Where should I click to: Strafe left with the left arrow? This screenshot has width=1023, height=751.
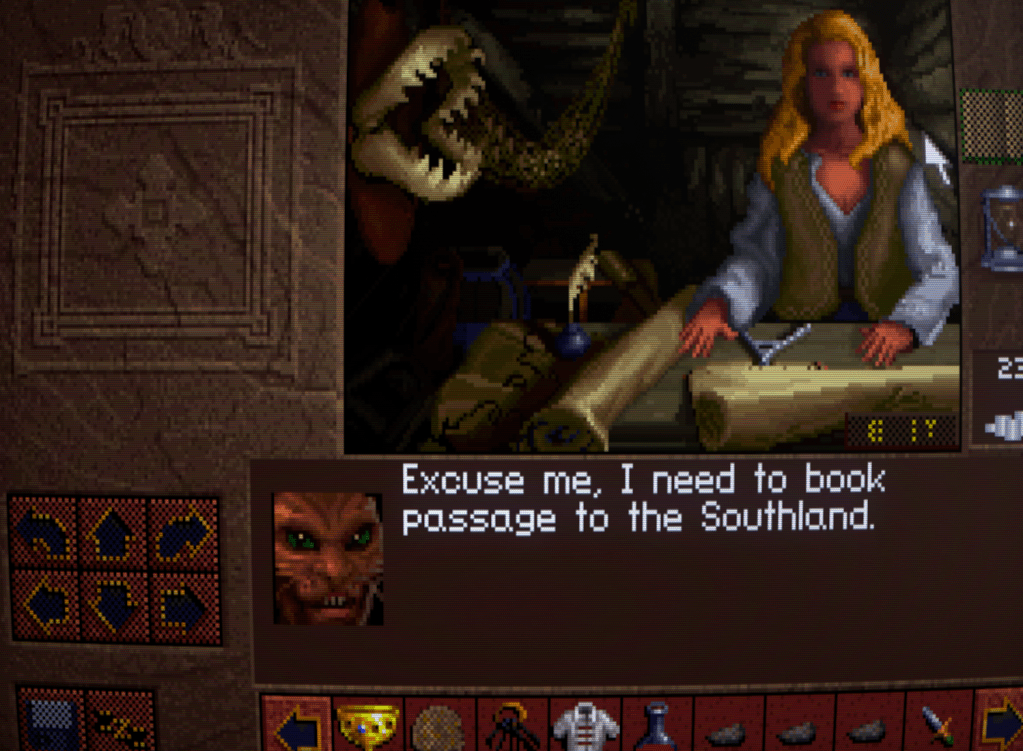[43, 605]
